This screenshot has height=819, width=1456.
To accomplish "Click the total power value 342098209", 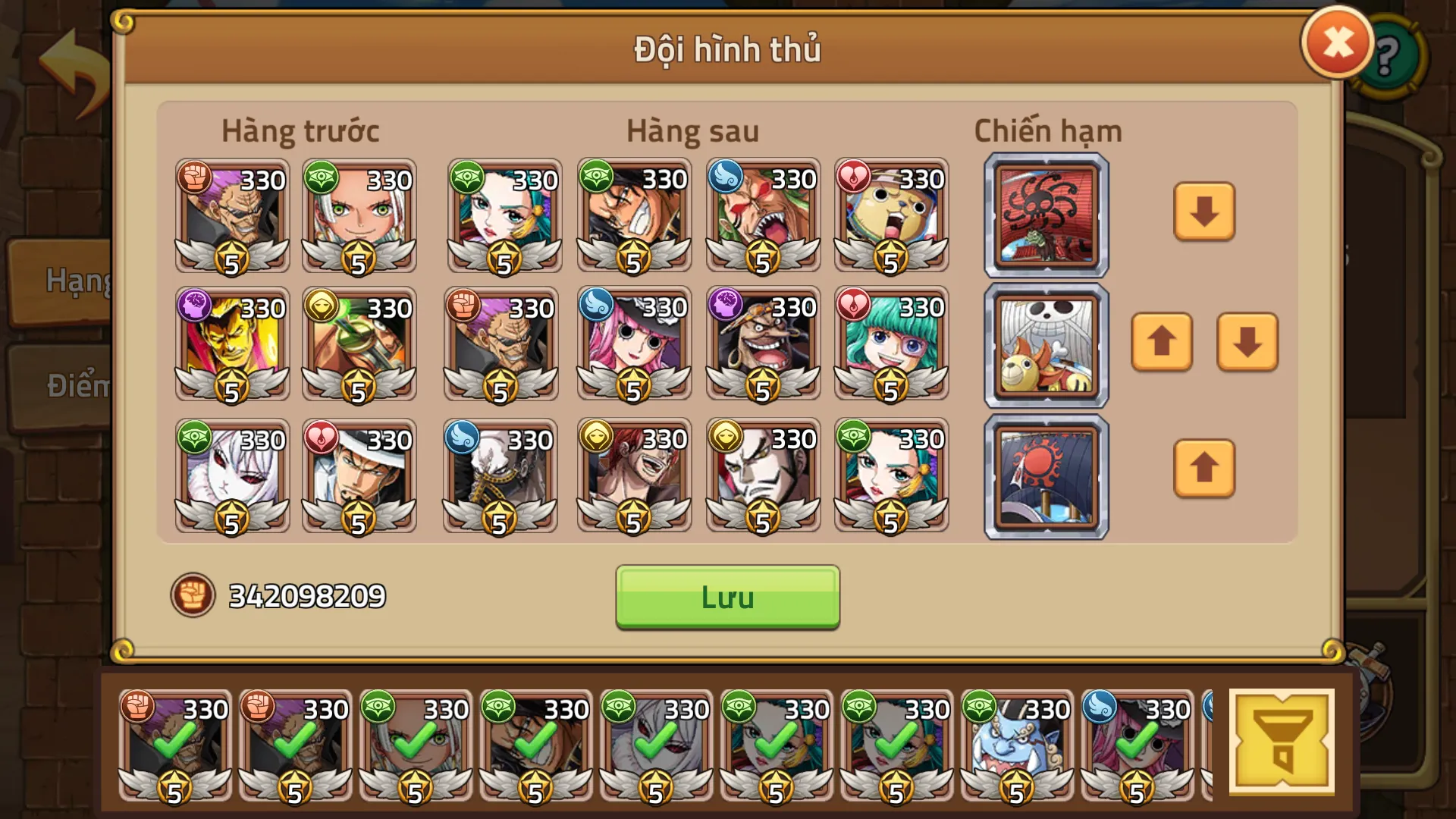I will coord(307,595).
